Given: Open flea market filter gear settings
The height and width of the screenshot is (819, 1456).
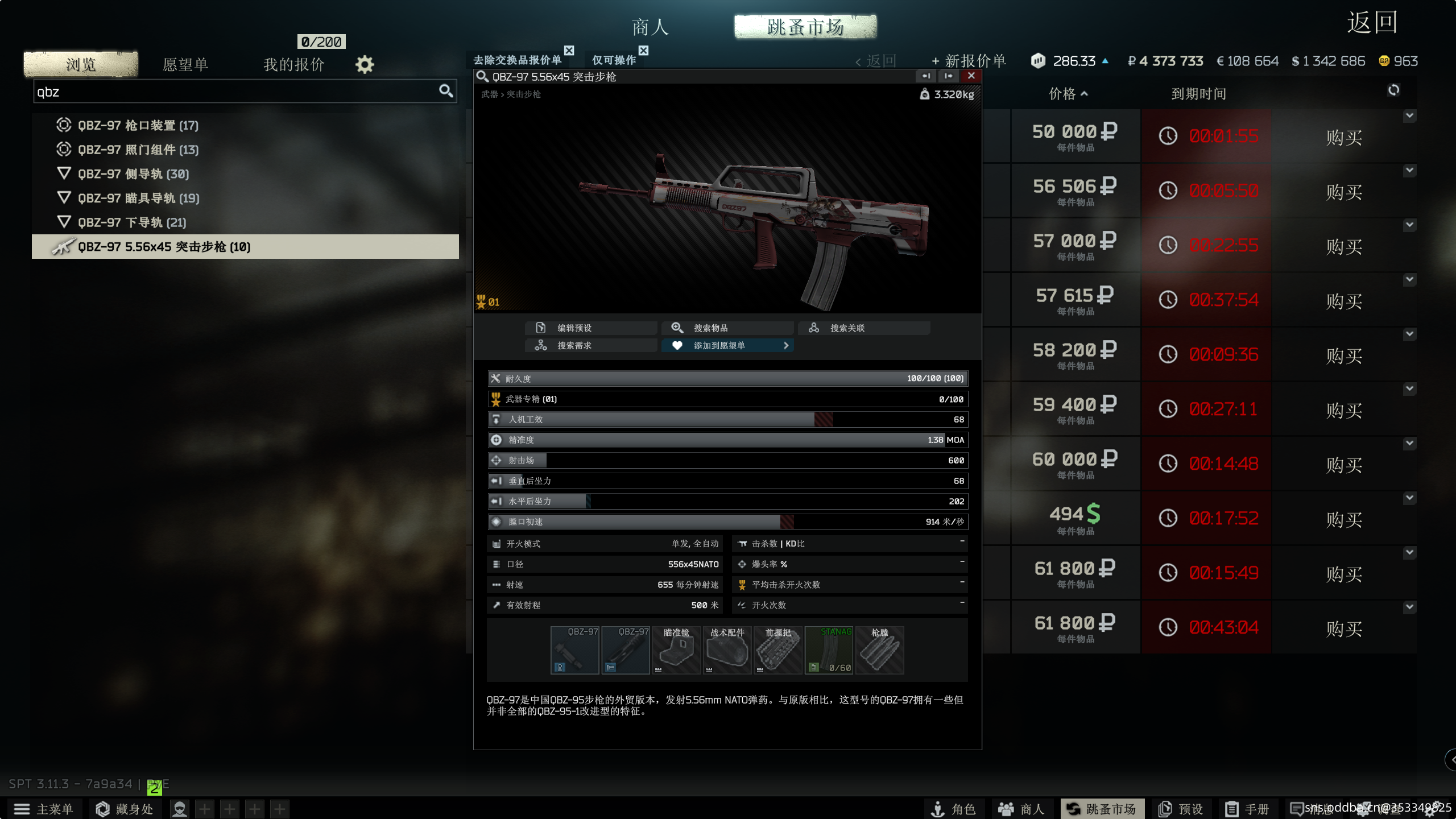Looking at the screenshot, I should [x=365, y=64].
